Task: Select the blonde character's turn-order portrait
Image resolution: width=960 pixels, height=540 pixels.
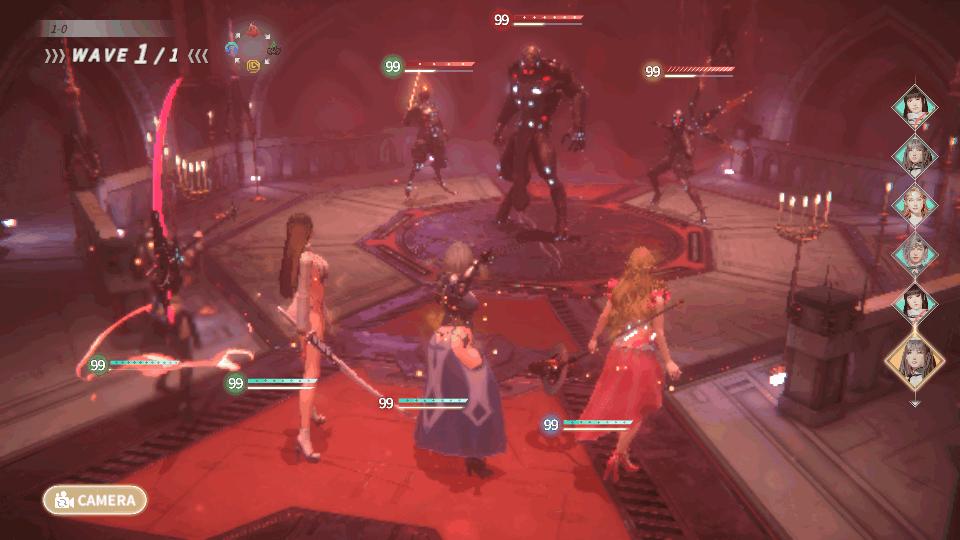Action: [914, 202]
